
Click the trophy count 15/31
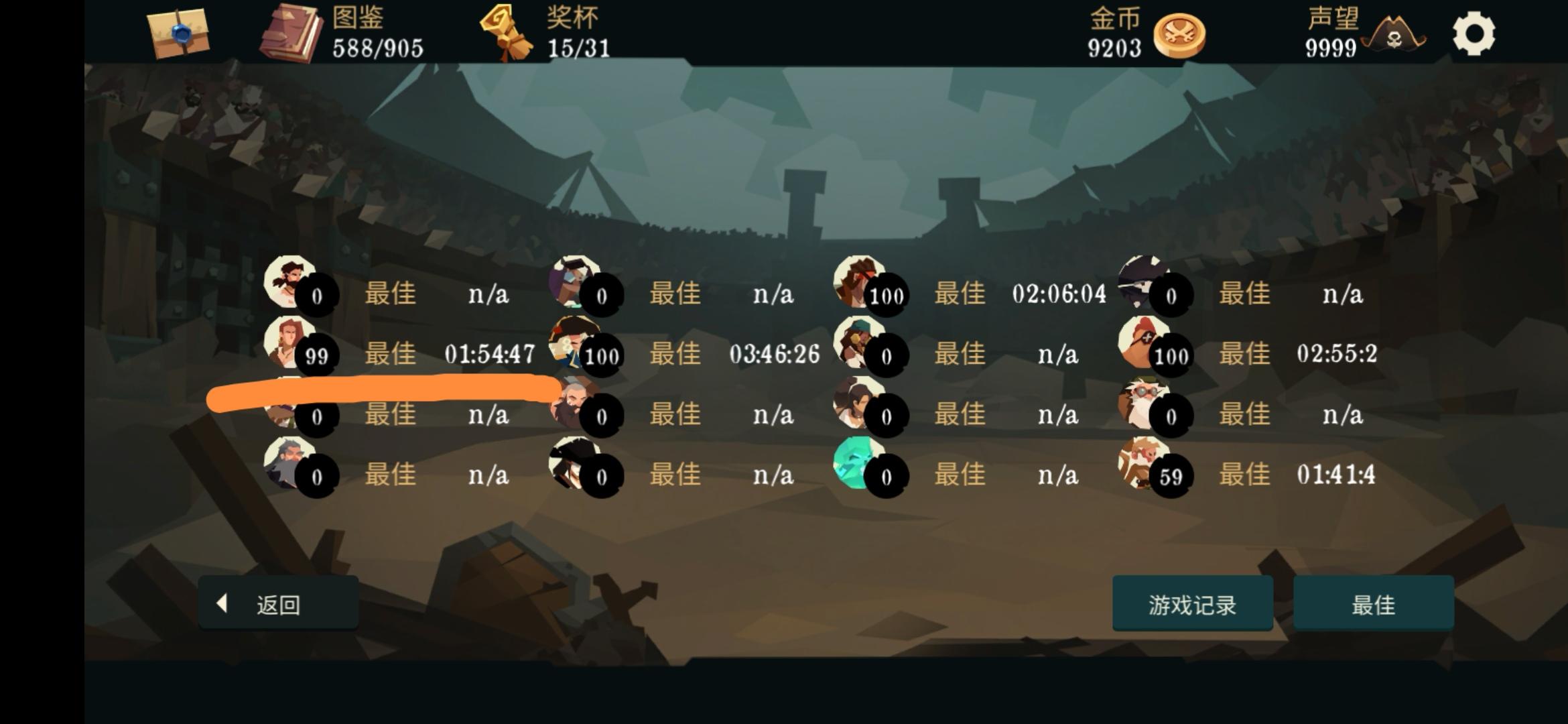click(x=577, y=47)
